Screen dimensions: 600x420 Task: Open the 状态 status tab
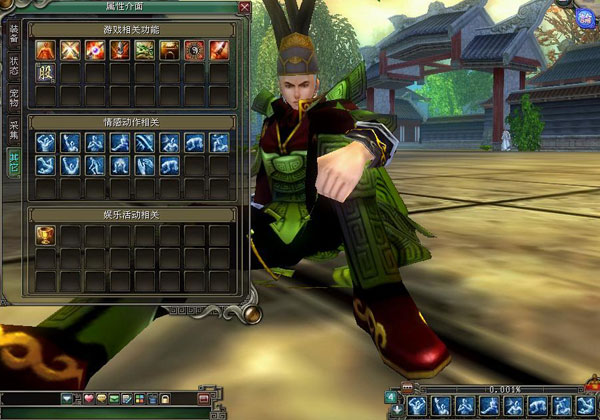14,66
